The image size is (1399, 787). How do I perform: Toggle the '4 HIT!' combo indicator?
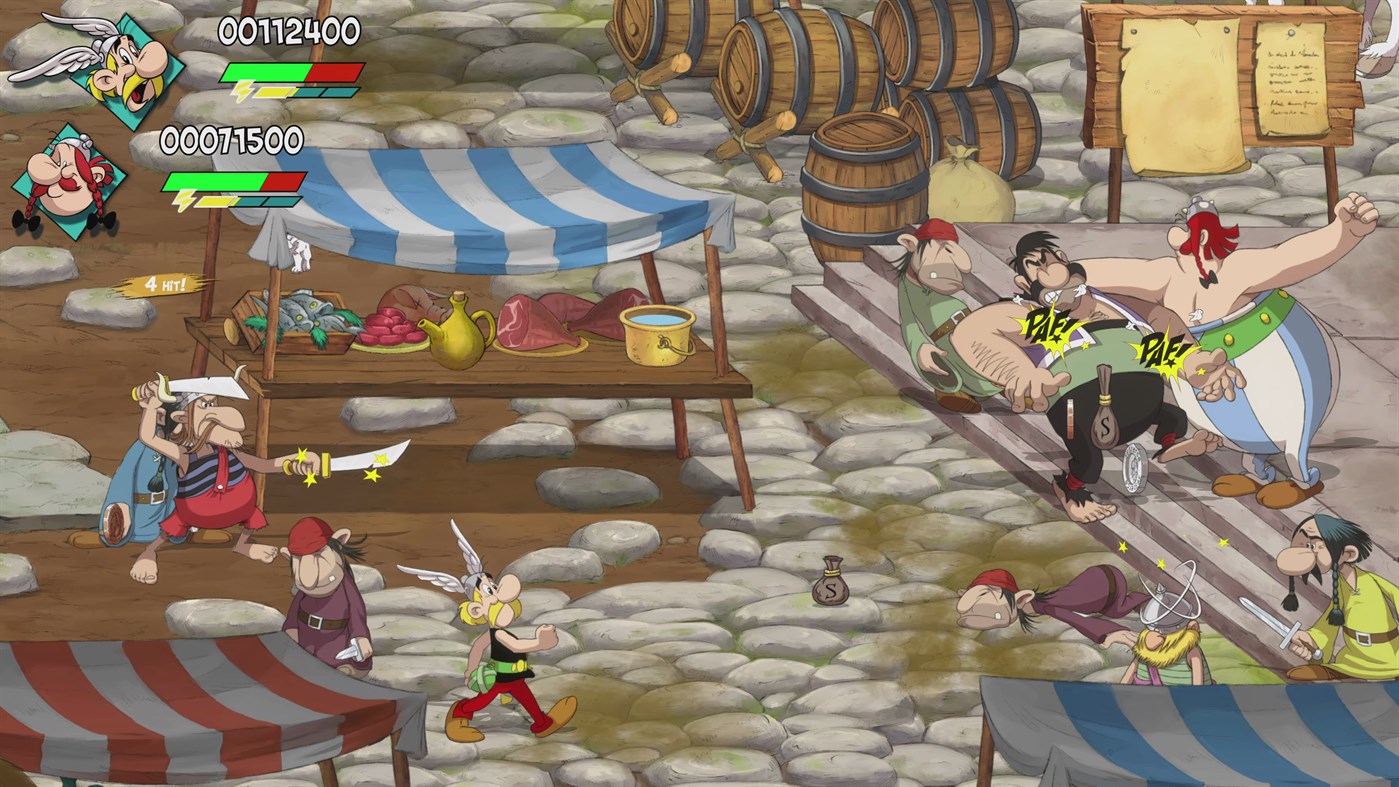pos(166,283)
